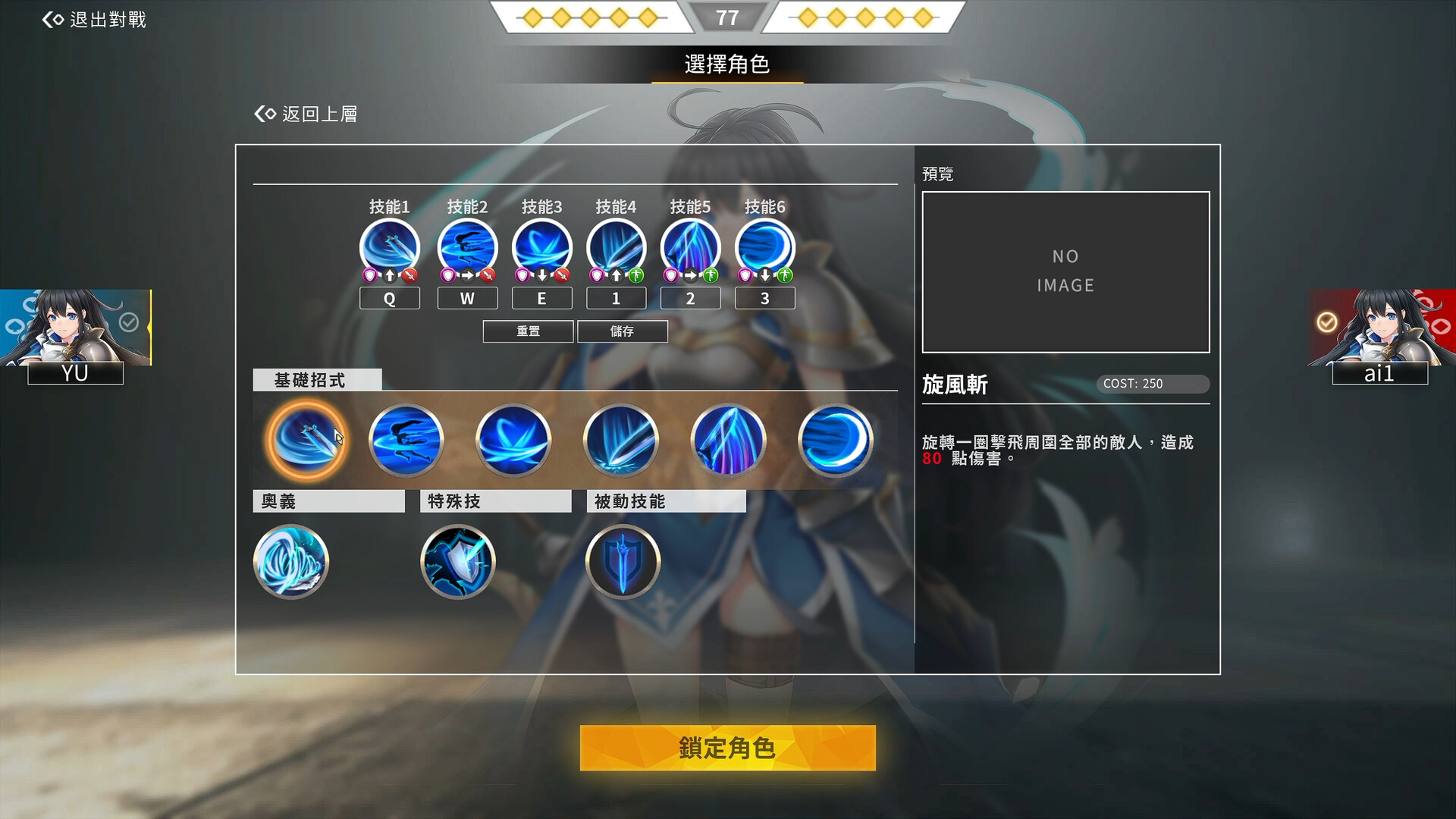Click the 鎖定角色 lock character button
This screenshot has height=819, width=1456.
[726, 748]
